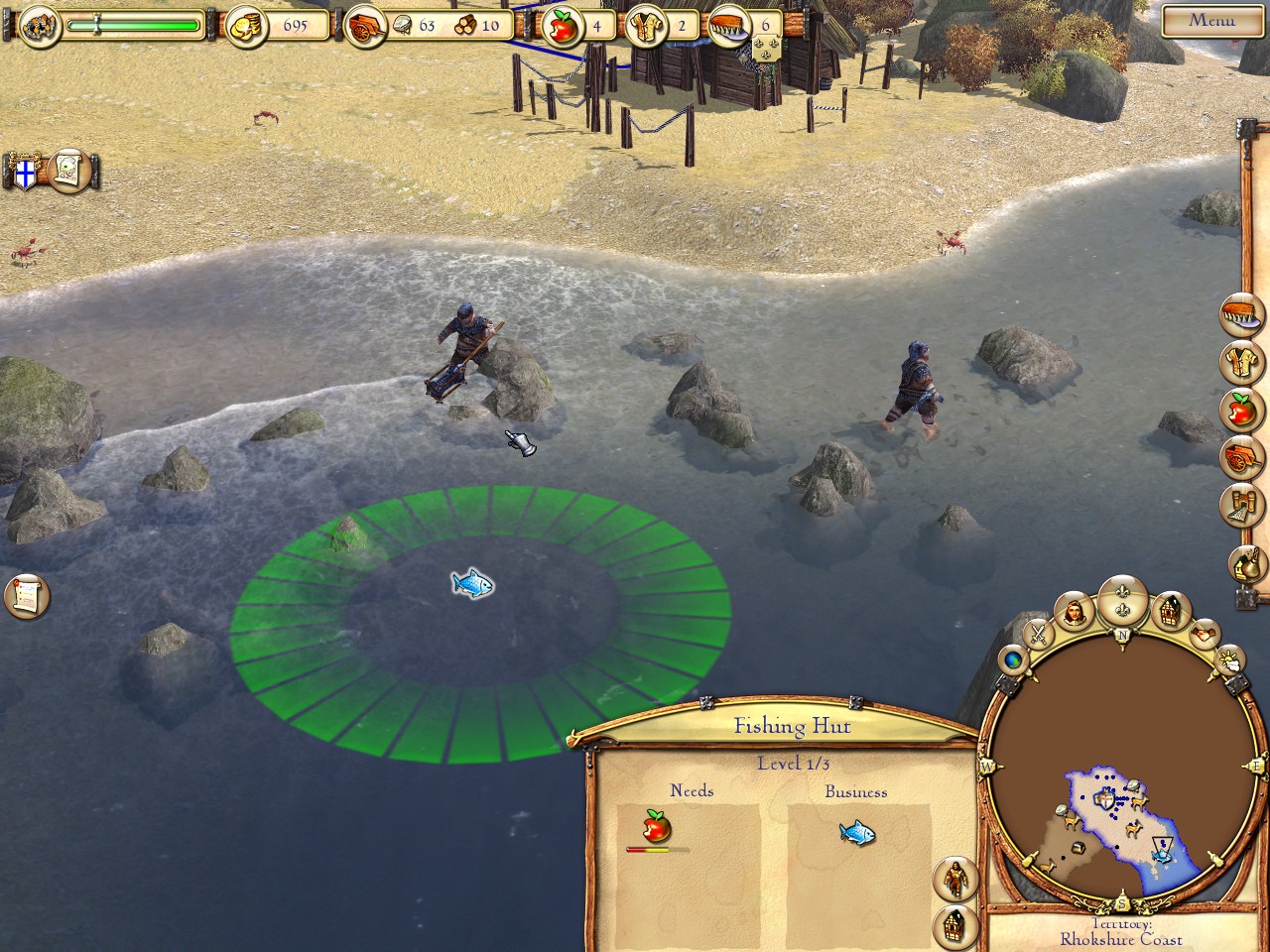Image resolution: width=1270 pixels, height=952 pixels.
Task: Click the globe button above the minimap
Action: pyautogui.click(x=1014, y=658)
